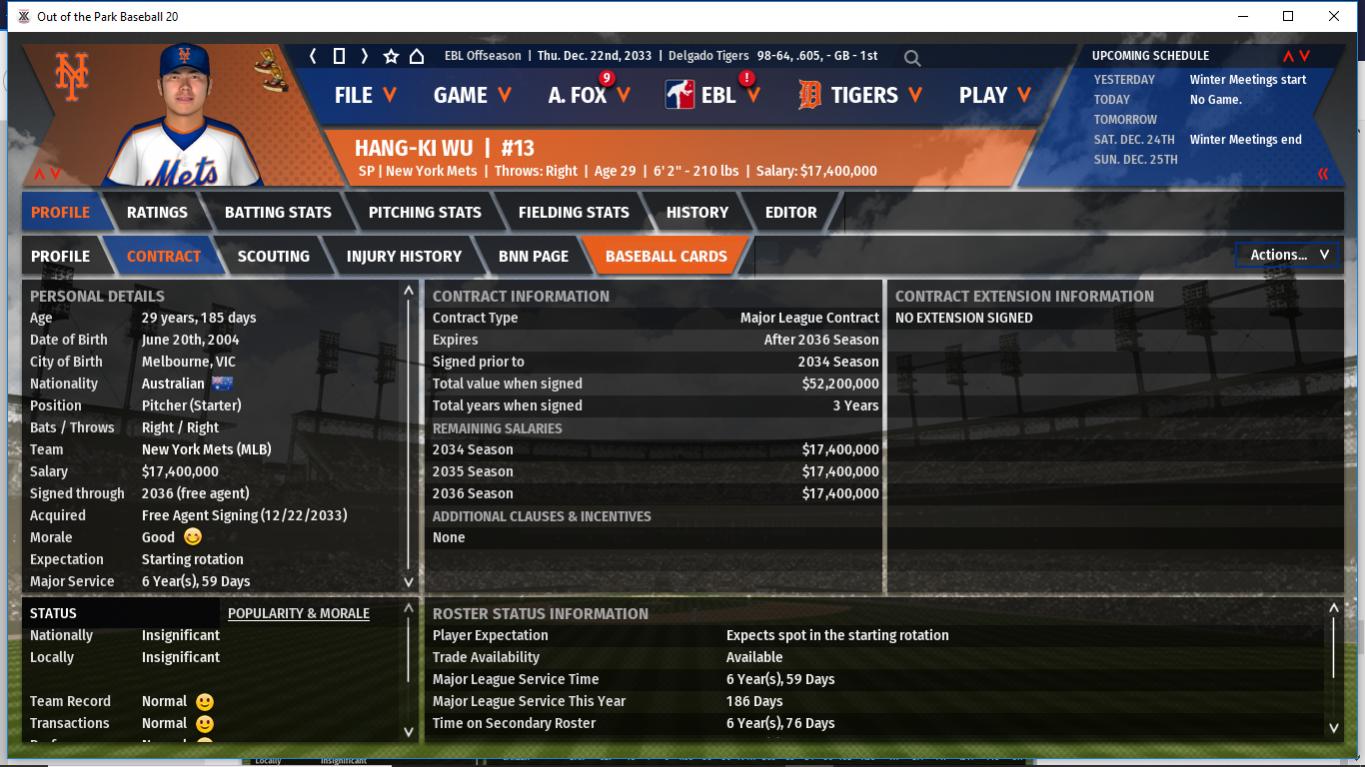Close the game window
Image resolution: width=1365 pixels, height=767 pixels.
[x=1334, y=16]
